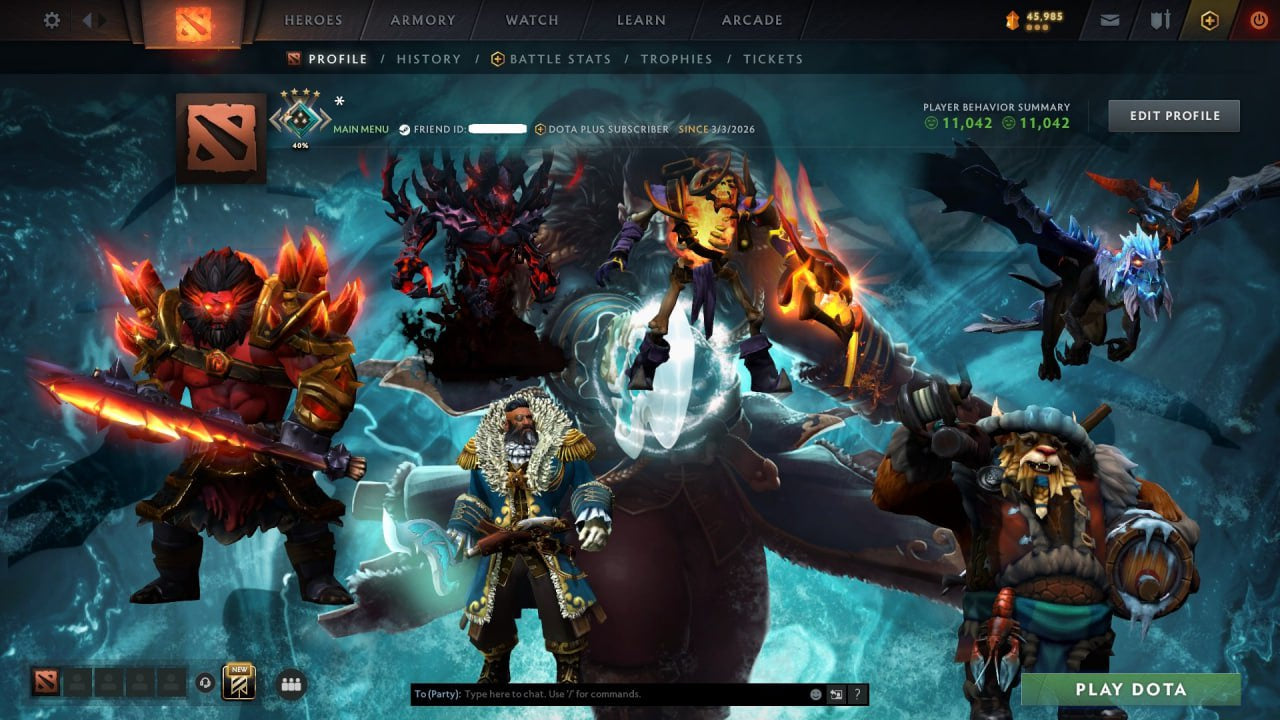This screenshot has width=1280, height=720.
Task: Open the HEROES menu
Action: pos(313,19)
